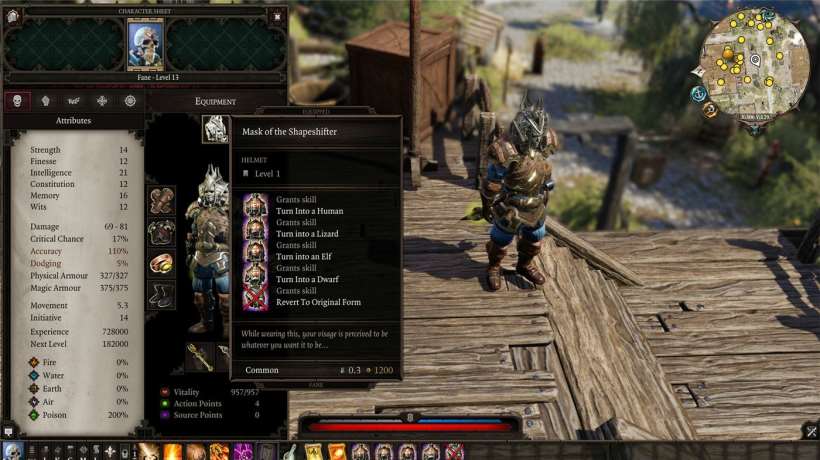Select the white waypoint marker on minimap
The image size is (820, 460).
tap(755, 60)
